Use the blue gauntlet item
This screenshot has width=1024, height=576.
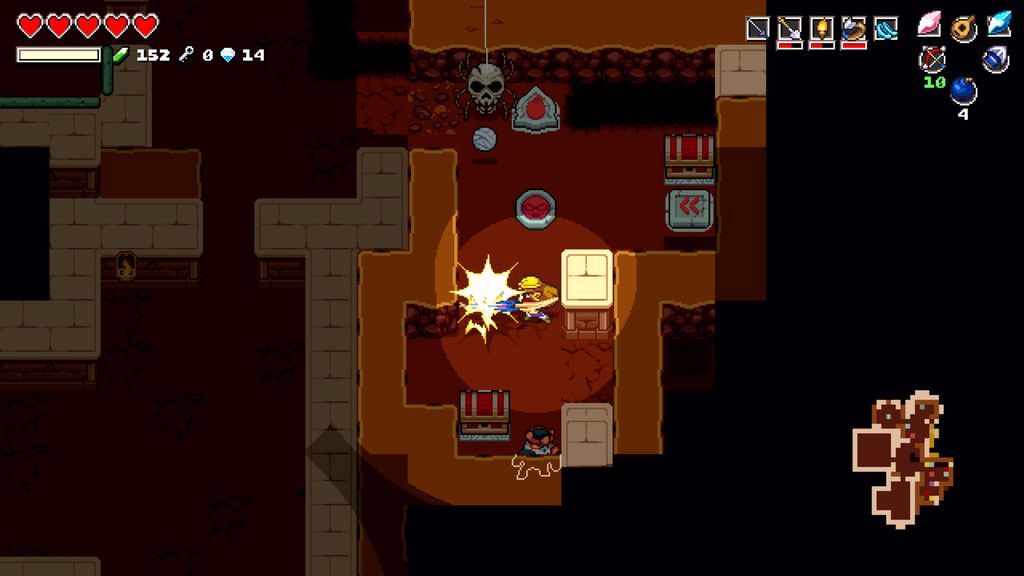click(x=995, y=59)
